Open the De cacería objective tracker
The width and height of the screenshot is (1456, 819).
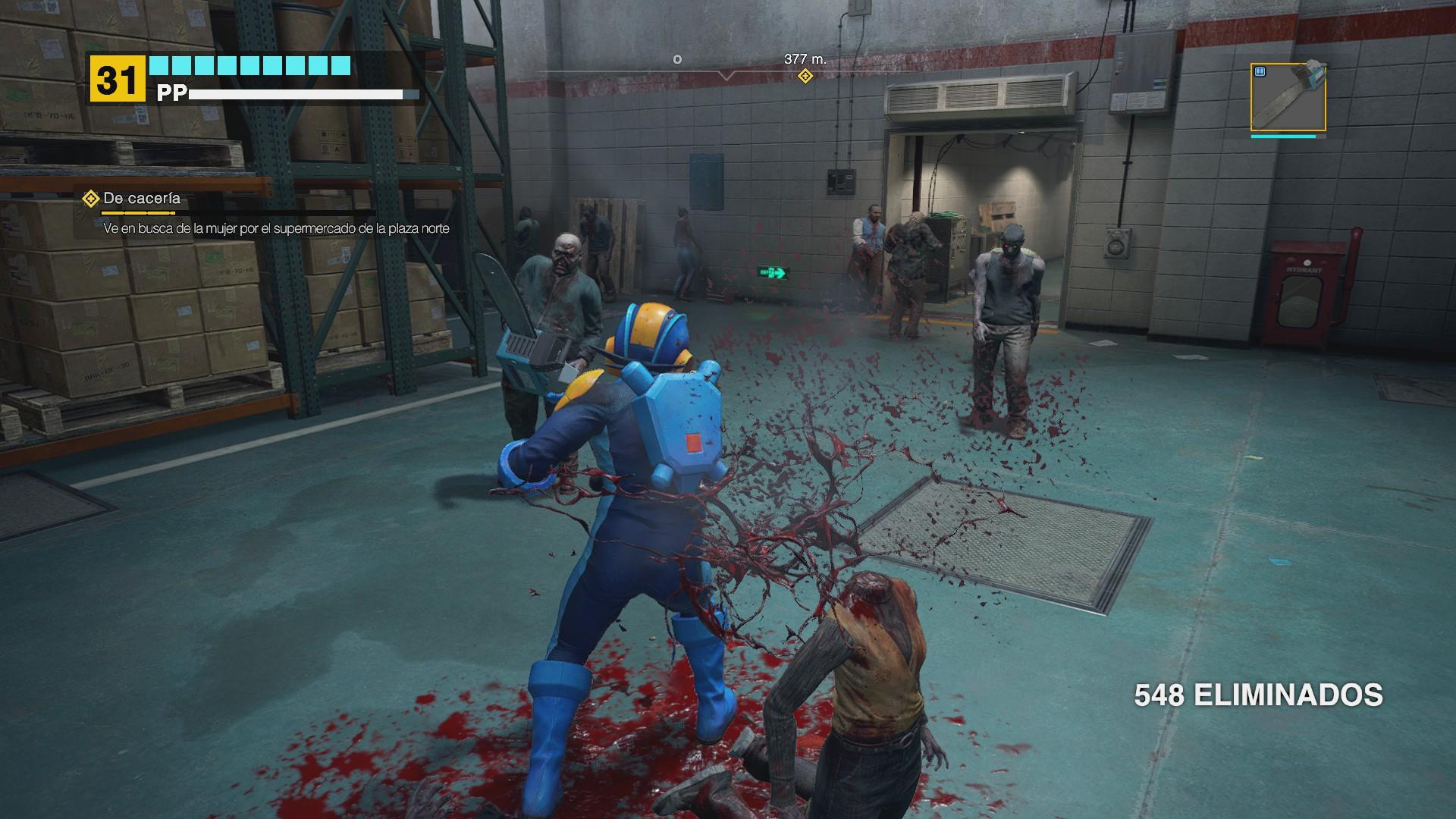[141, 199]
